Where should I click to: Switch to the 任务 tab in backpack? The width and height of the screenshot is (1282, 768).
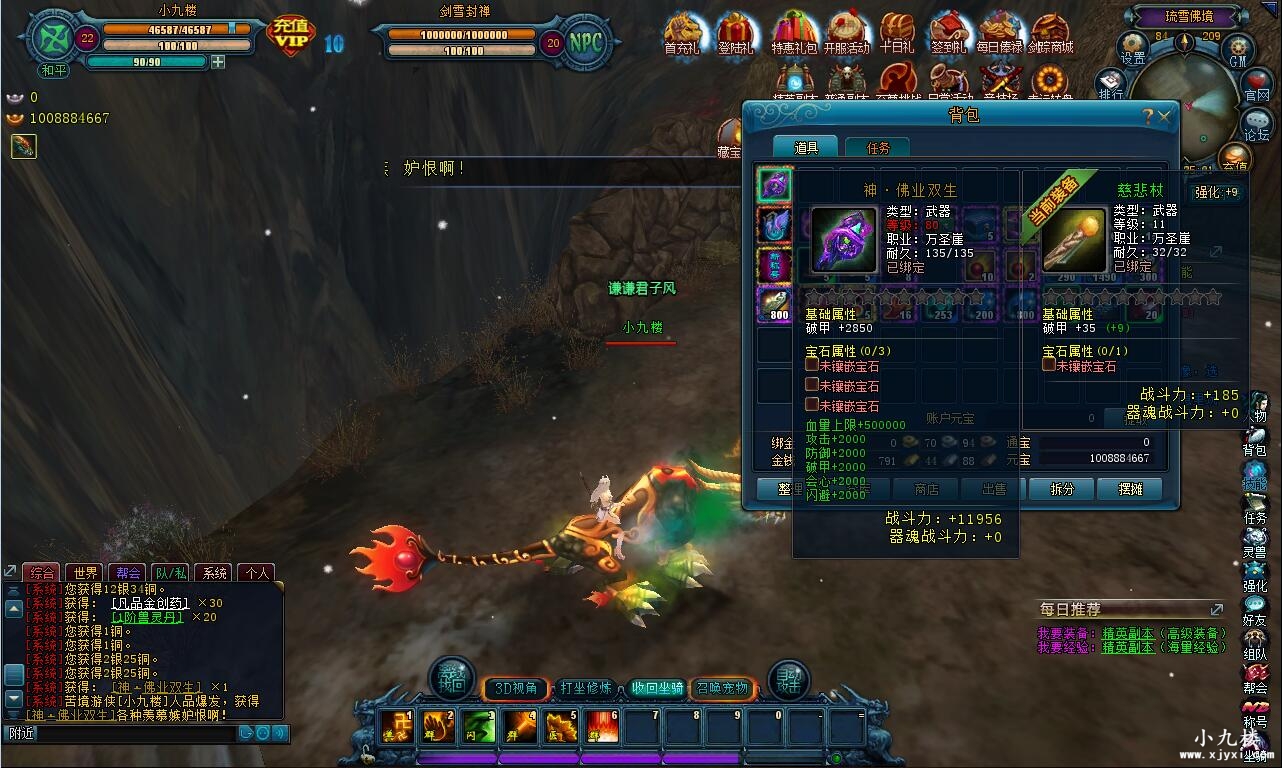(877, 148)
